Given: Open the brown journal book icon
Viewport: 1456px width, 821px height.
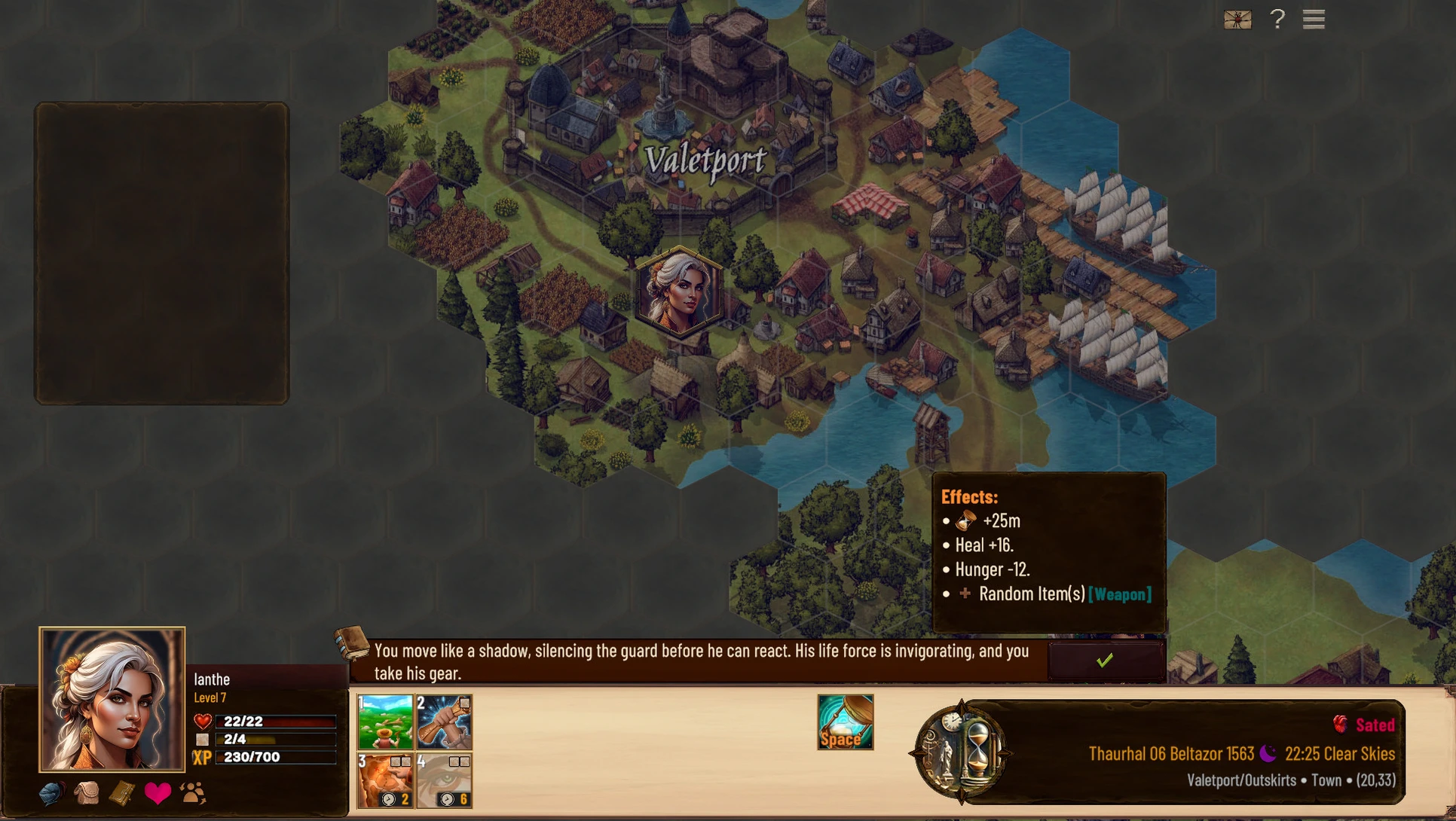Looking at the screenshot, I should 122,793.
